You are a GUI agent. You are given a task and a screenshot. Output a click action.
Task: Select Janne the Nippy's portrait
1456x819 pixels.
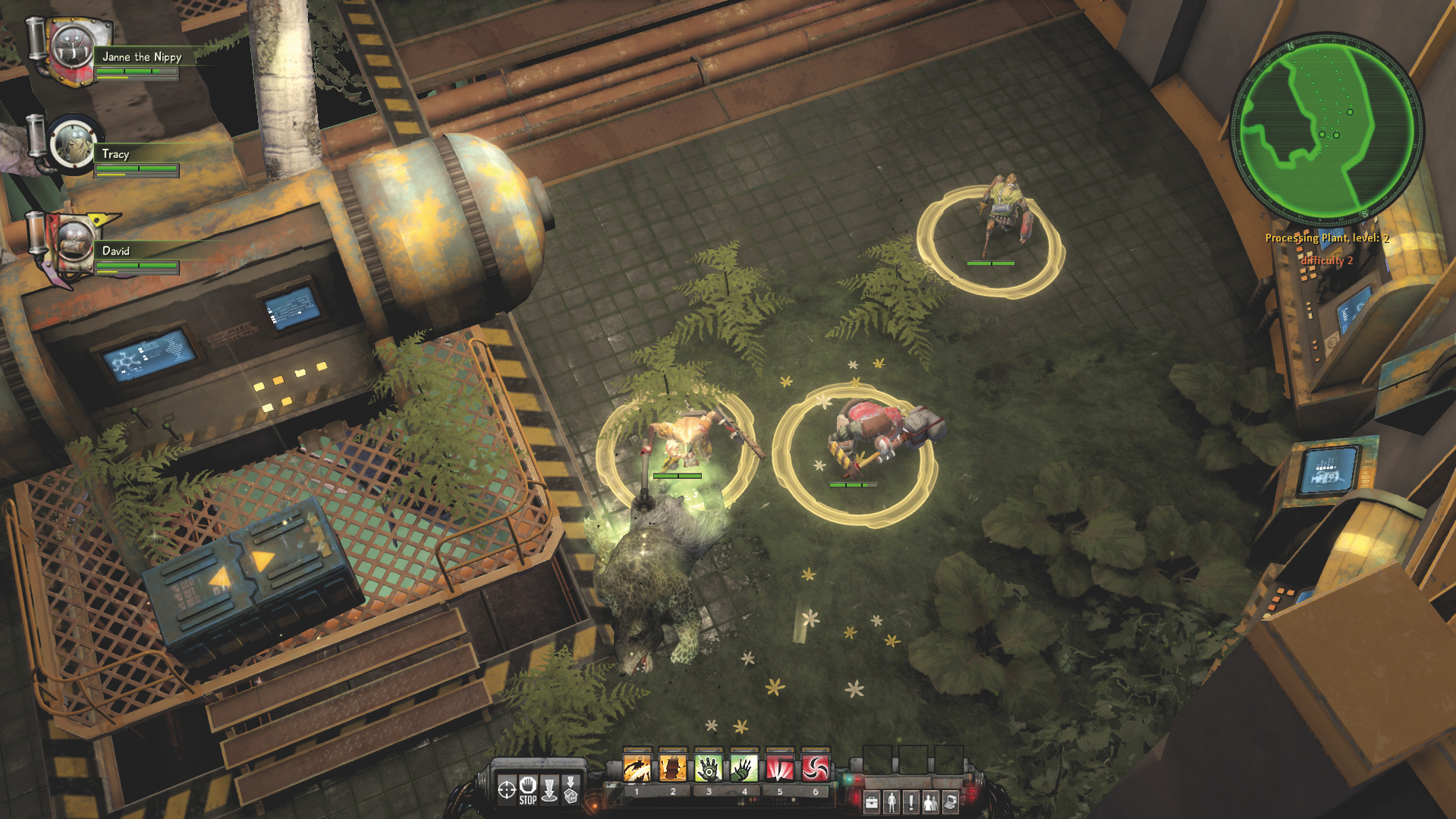[x=72, y=50]
